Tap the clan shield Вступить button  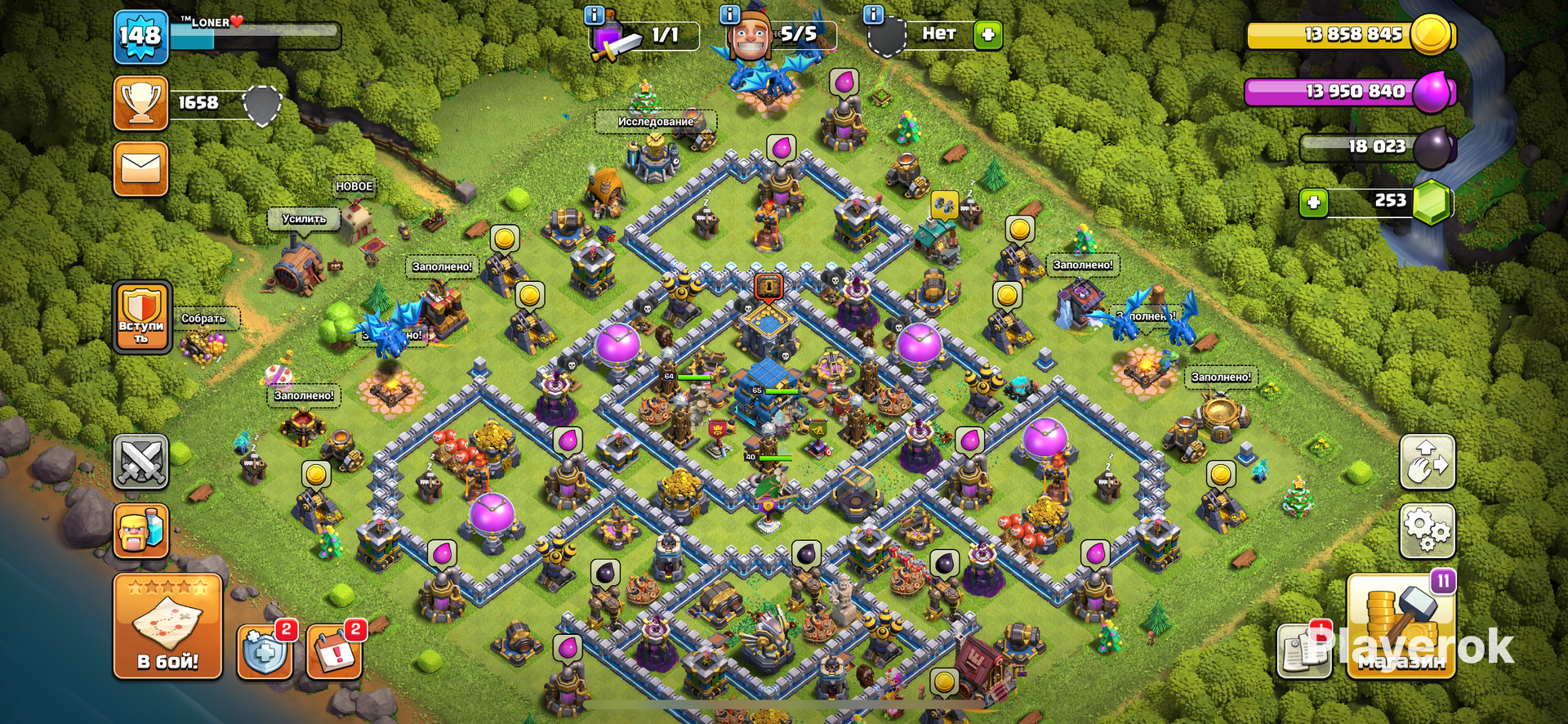tap(142, 317)
